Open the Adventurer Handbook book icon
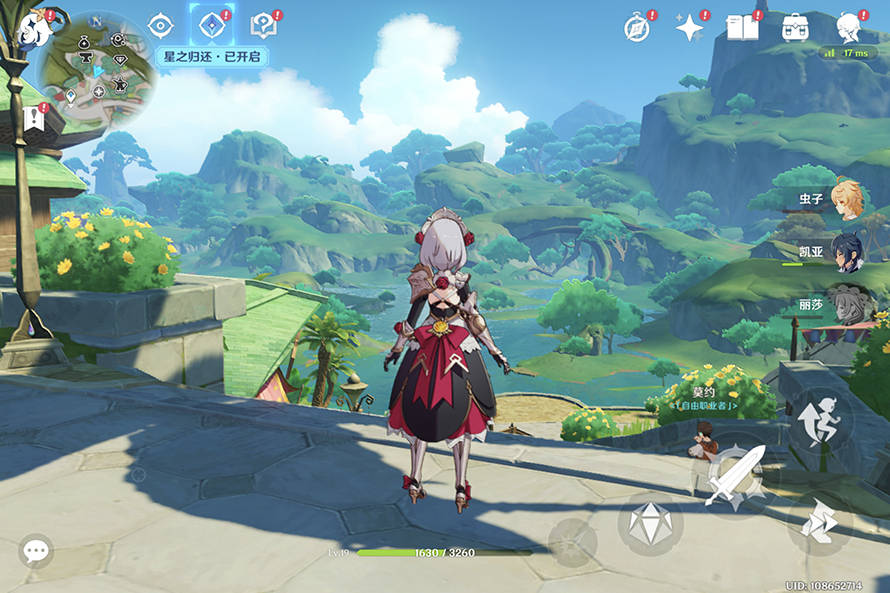890x593 pixels. [x=742, y=27]
